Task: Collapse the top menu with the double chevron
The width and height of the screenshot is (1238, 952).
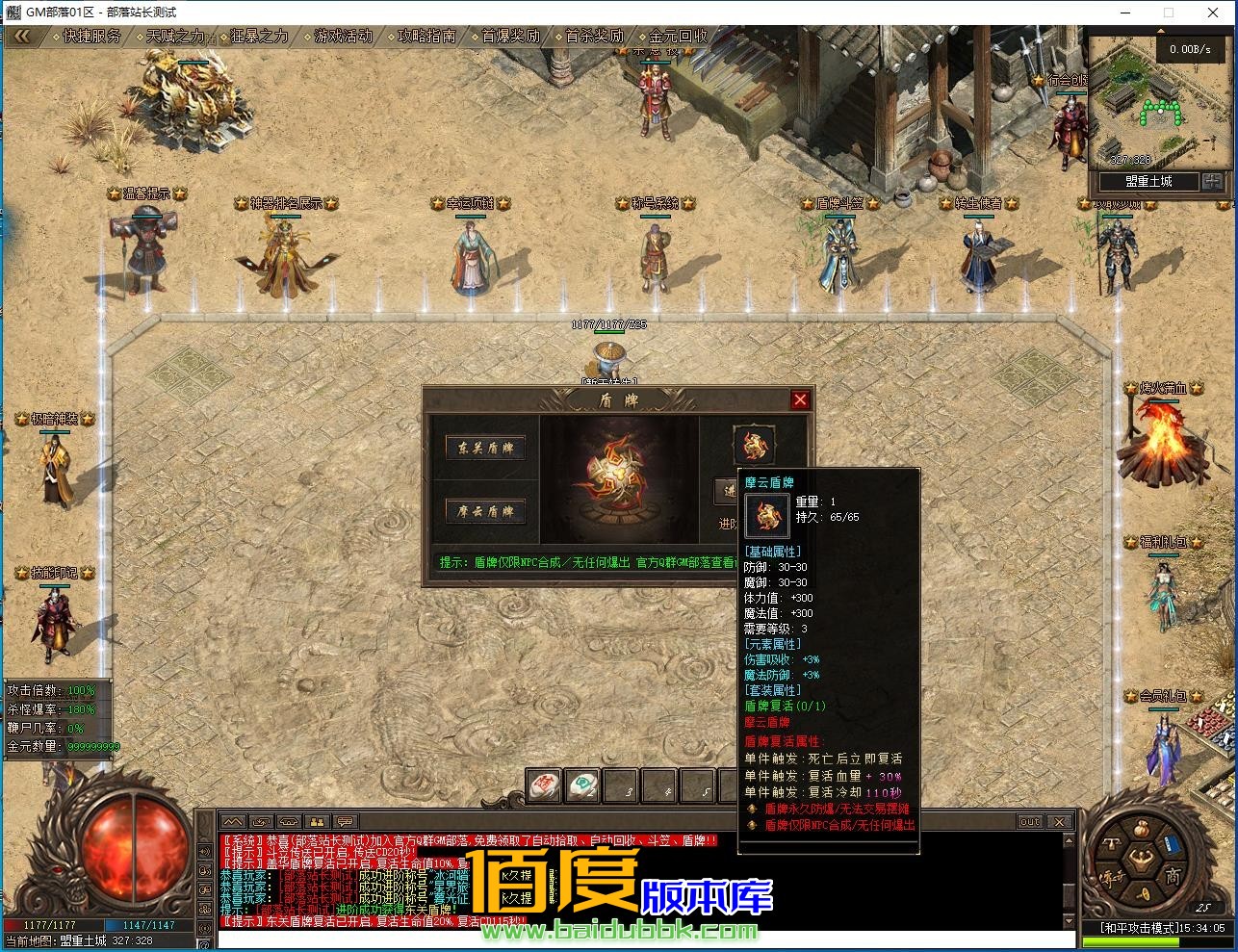Action: tap(21, 37)
